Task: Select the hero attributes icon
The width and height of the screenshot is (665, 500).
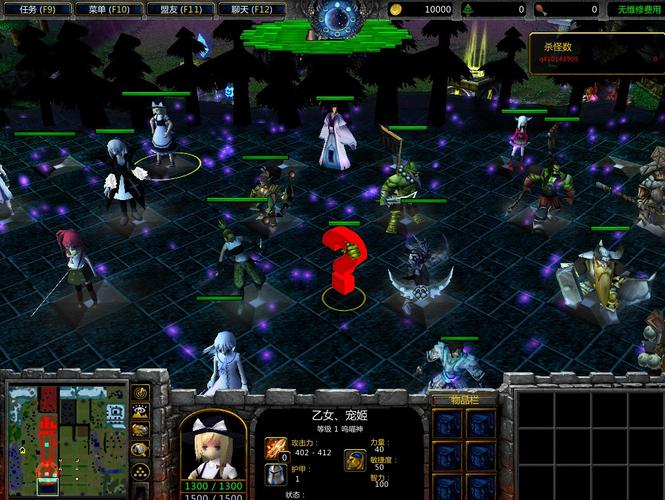Action: coord(355,459)
